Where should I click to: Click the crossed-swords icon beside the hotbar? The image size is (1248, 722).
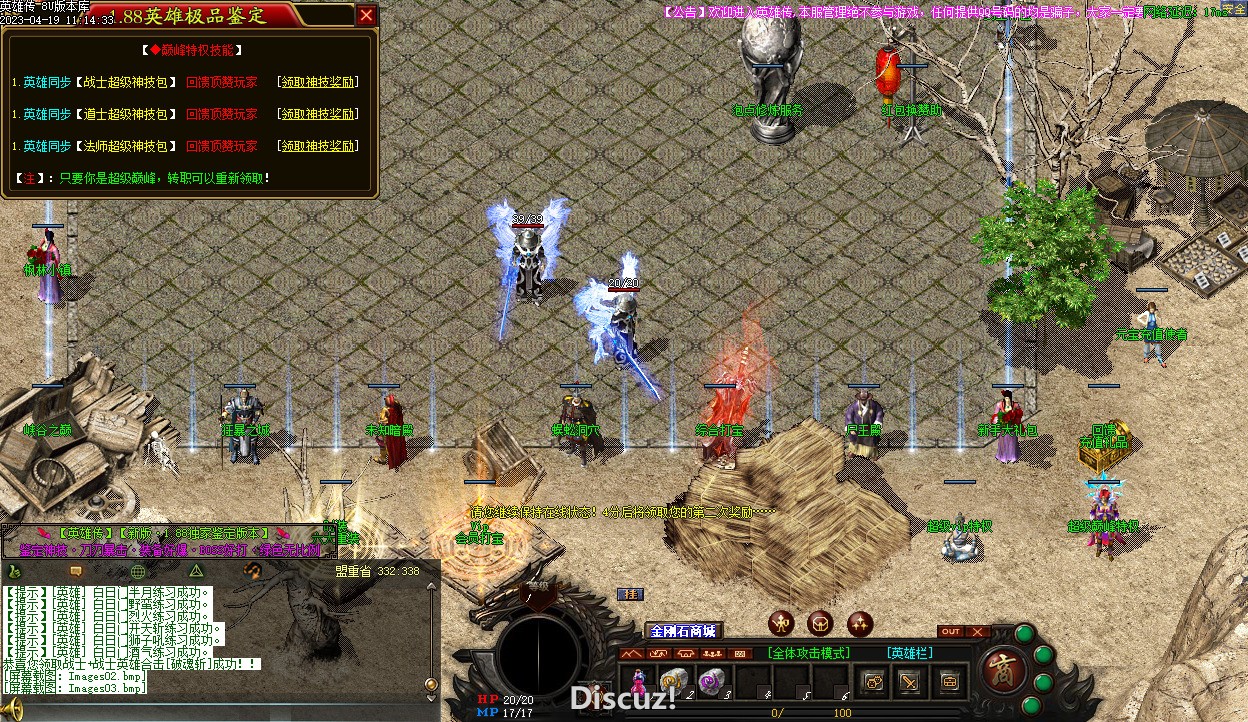[x=909, y=682]
